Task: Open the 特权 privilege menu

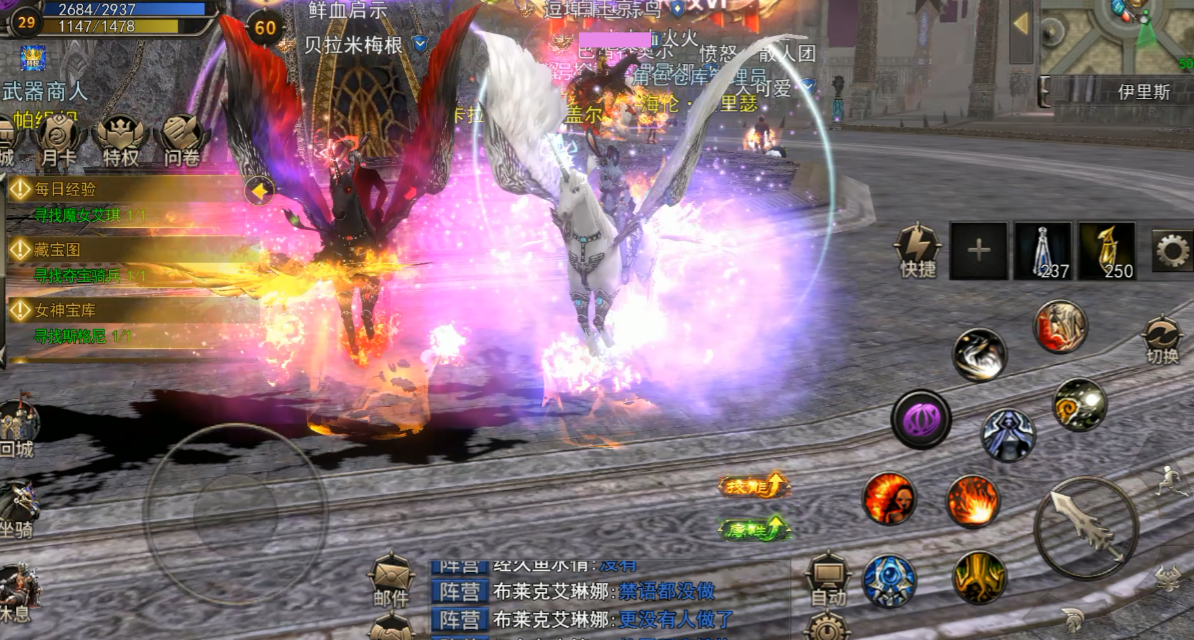Action: coord(121,138)
